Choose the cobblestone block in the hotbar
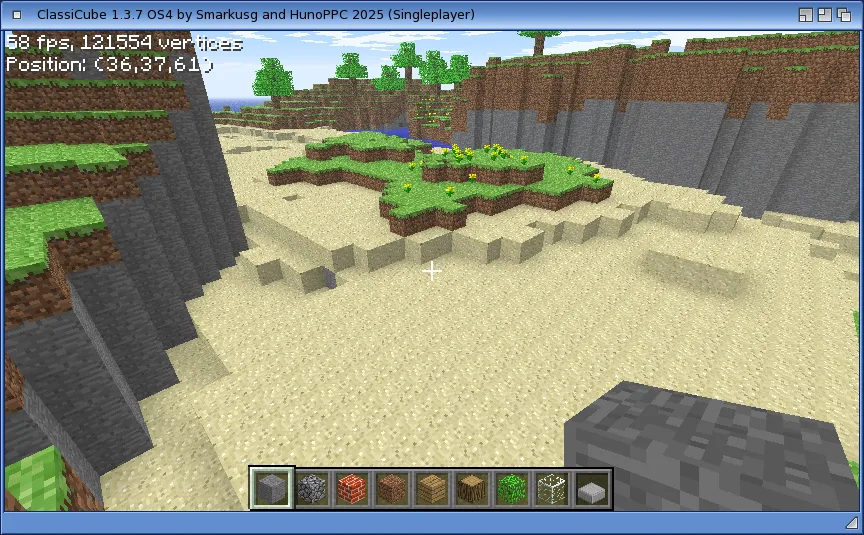The width and height of the screenshot is (864, 535). [312, 489]
